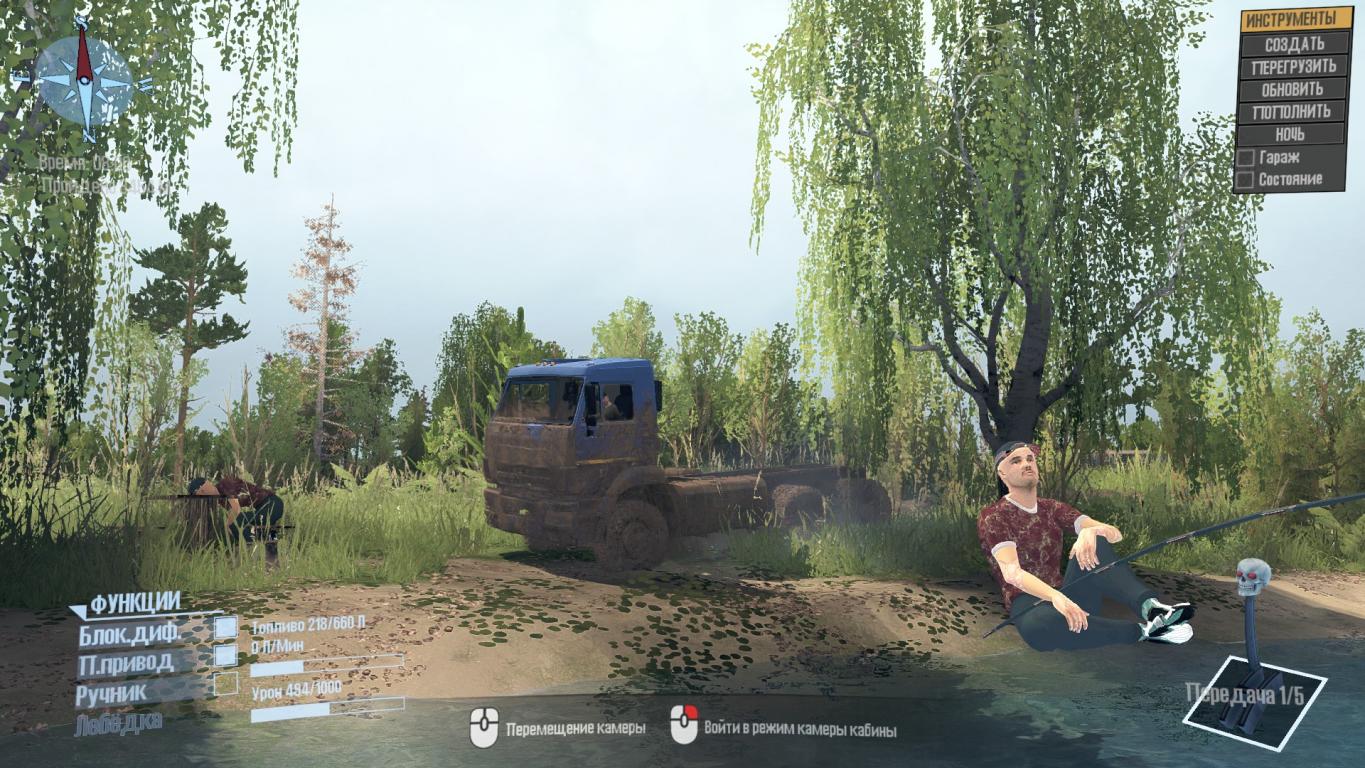1365x768 pixels.
Task: Activate the Пополнить refill button
Action: (x=1293, y=112)
